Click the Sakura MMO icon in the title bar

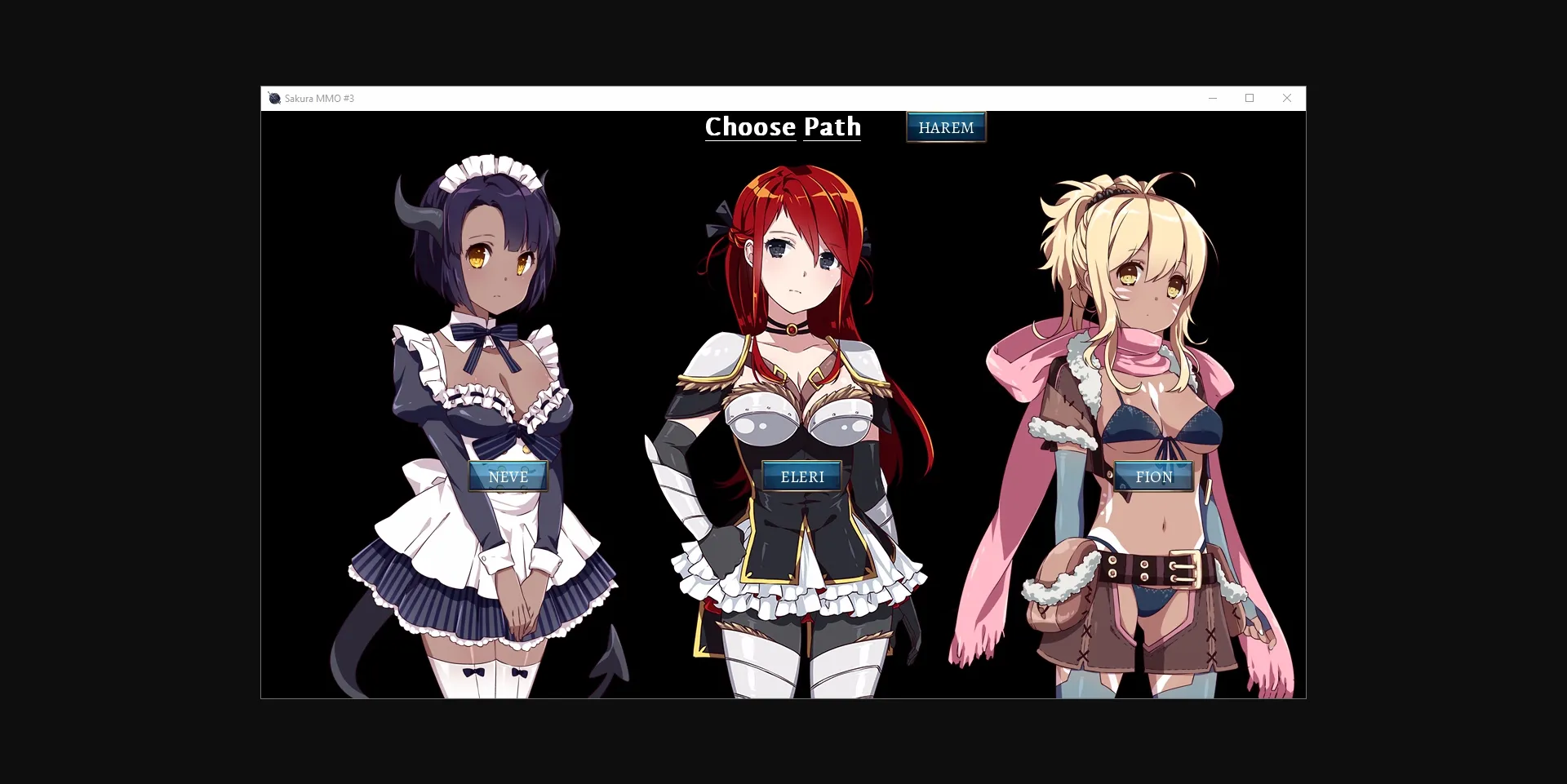[274, 98]
